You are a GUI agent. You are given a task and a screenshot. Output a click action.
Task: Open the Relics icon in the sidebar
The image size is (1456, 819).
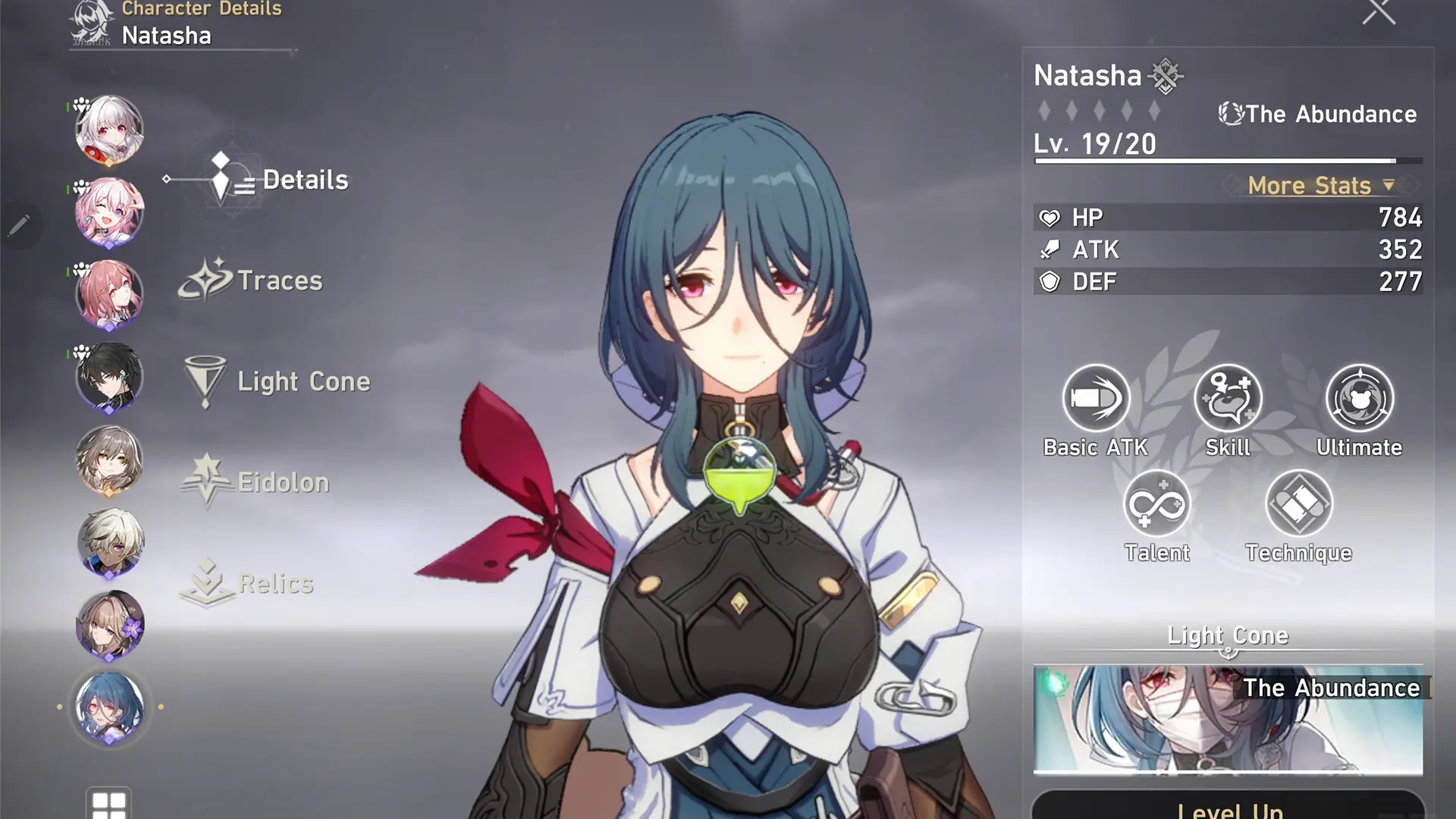coord(206,580)
